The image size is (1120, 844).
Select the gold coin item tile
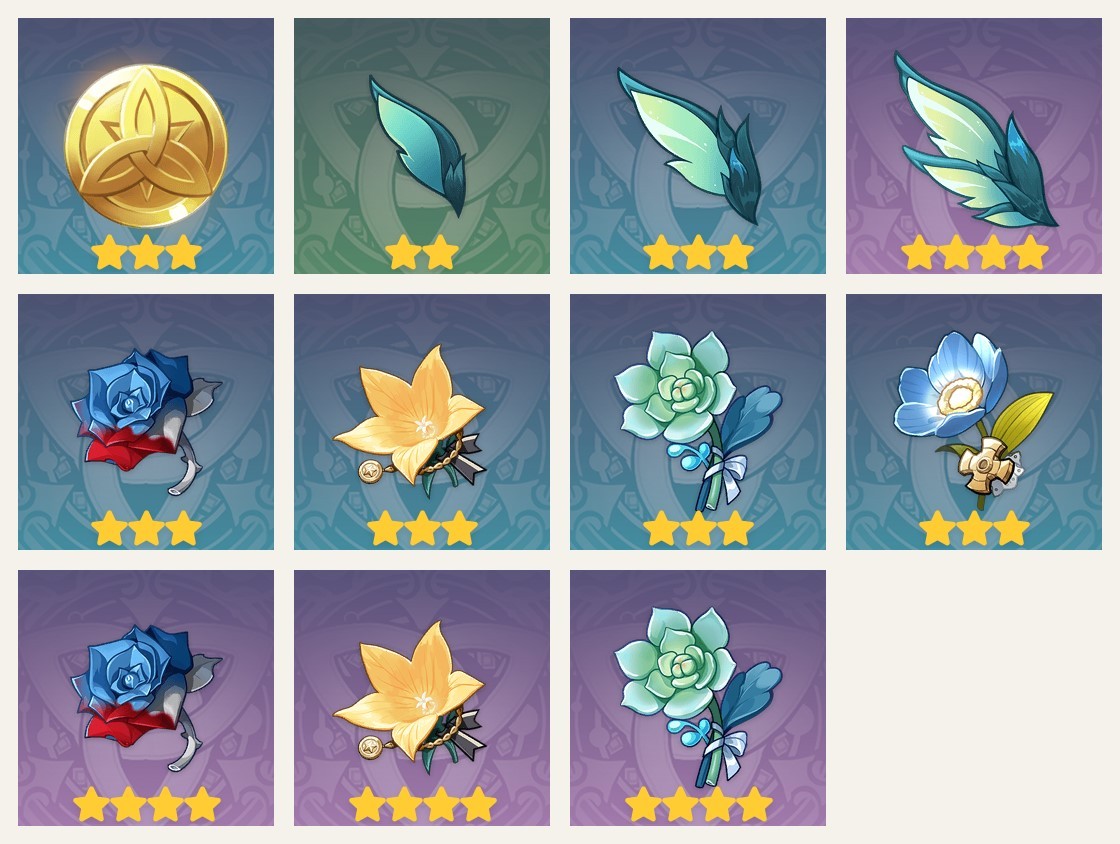tap(146, 146)
